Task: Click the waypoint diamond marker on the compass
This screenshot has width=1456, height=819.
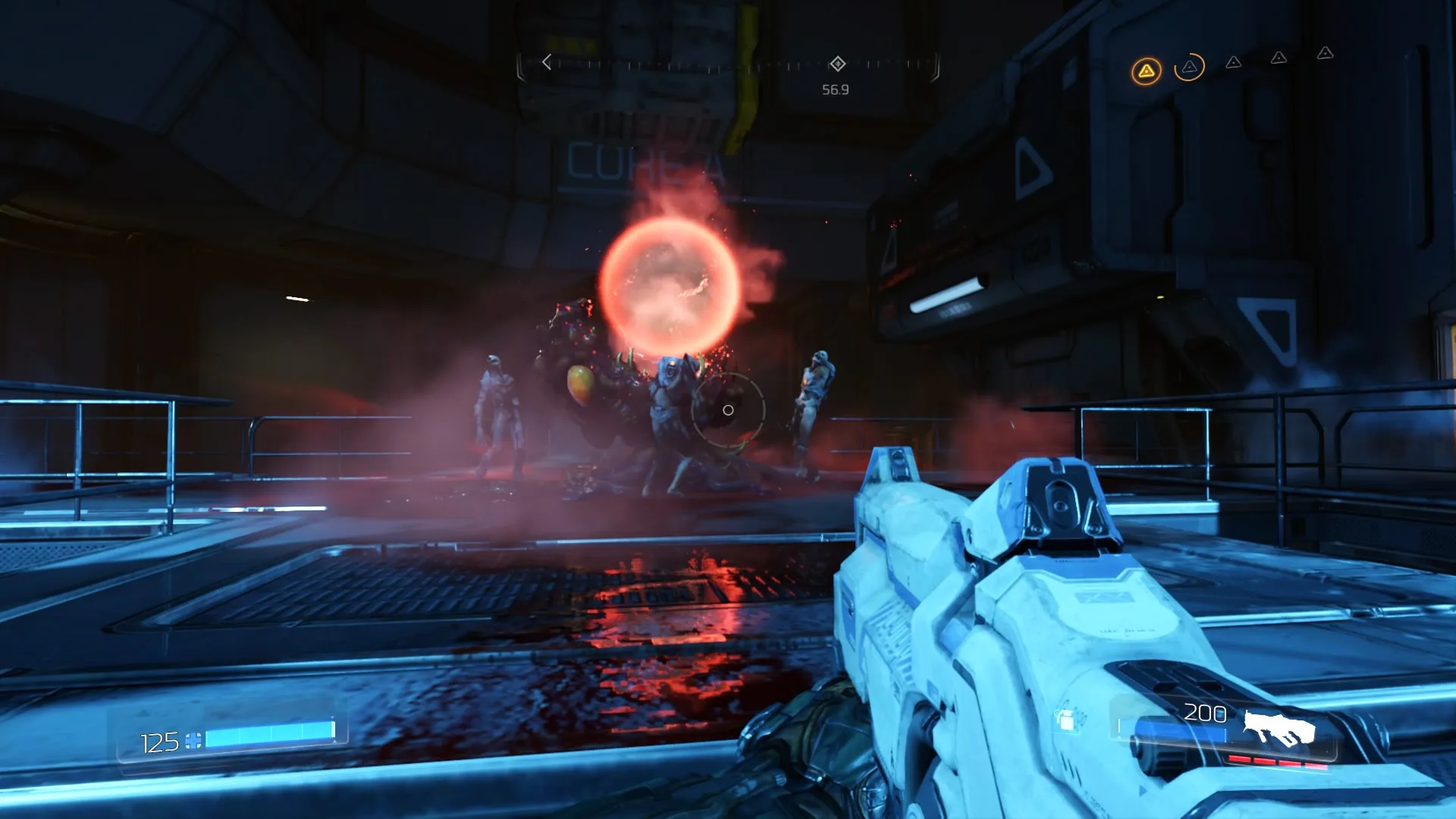Action: click(837, 63)
